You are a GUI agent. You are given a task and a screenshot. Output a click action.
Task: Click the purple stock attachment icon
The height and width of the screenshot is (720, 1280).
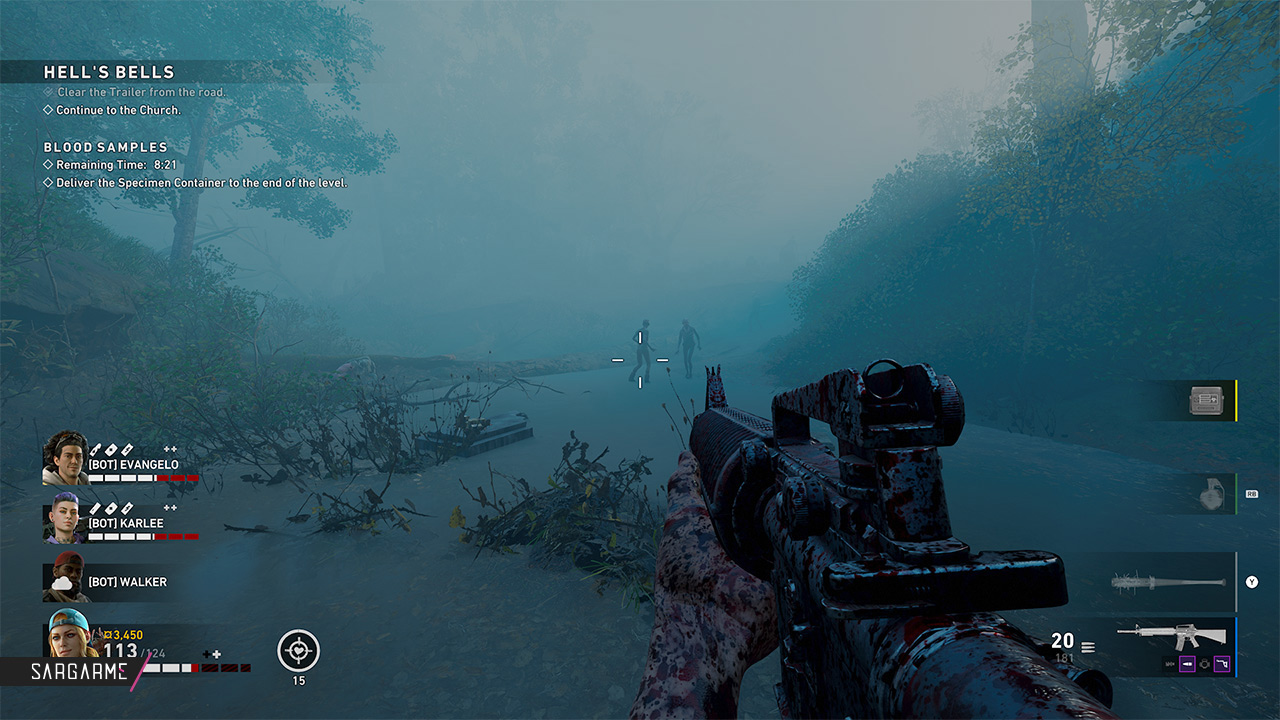[1221, 663]
